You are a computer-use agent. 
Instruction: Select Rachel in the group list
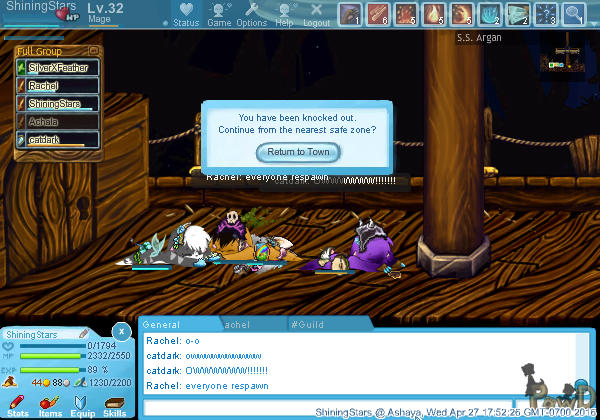[x=58, y=86]
